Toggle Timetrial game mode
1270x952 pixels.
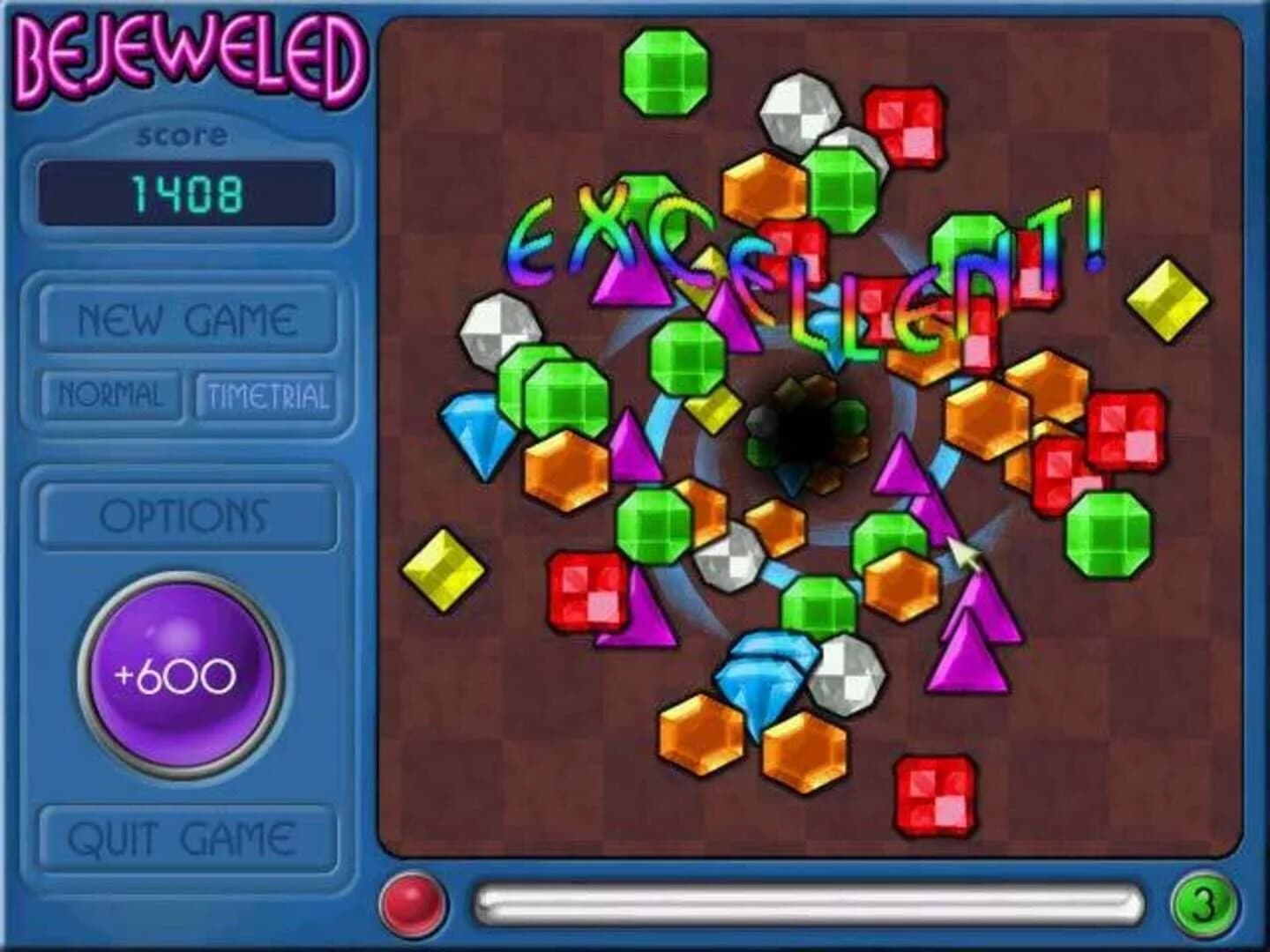click(271, 395)
